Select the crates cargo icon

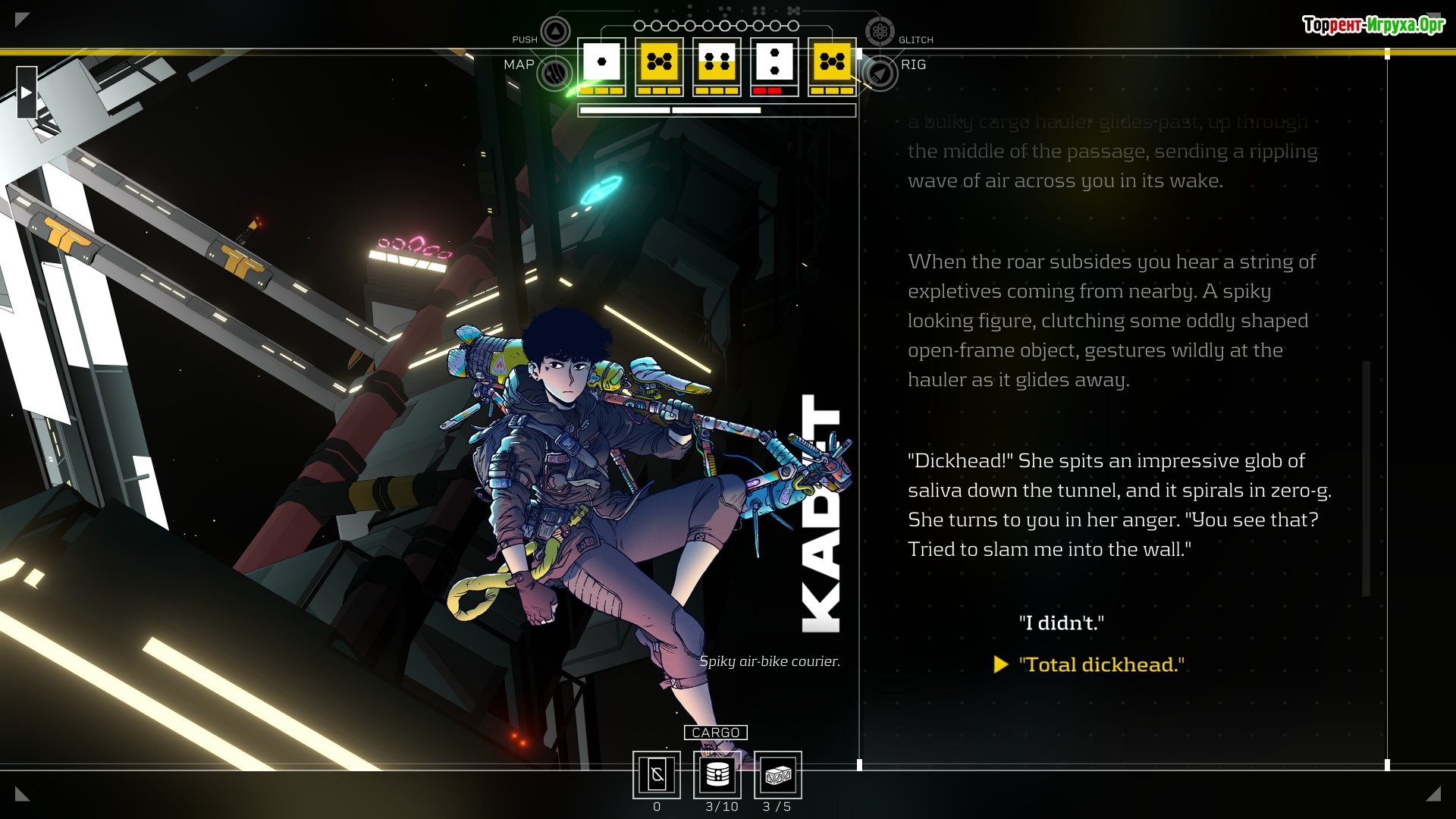[777, 774]
